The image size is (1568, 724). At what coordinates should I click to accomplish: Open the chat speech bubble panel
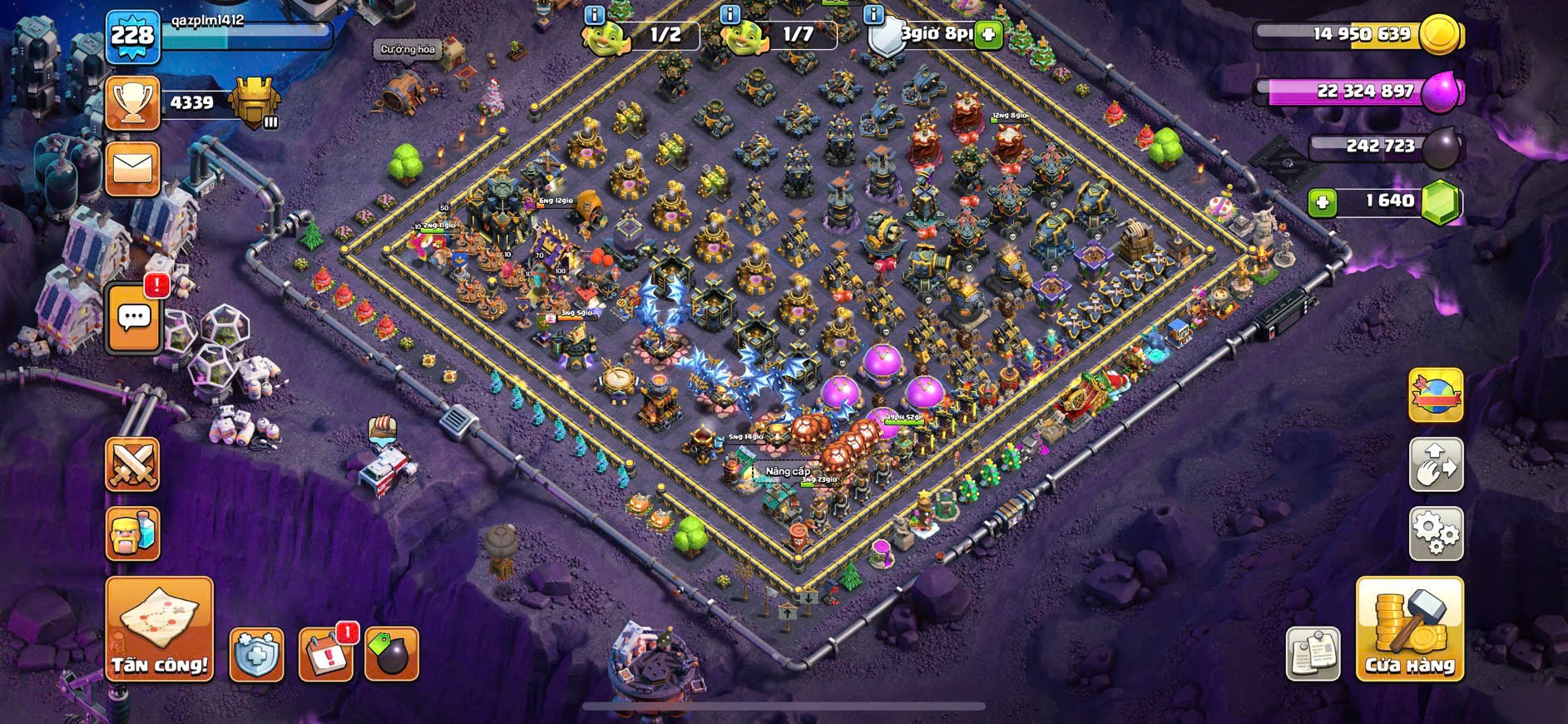[x=134, y=317]
